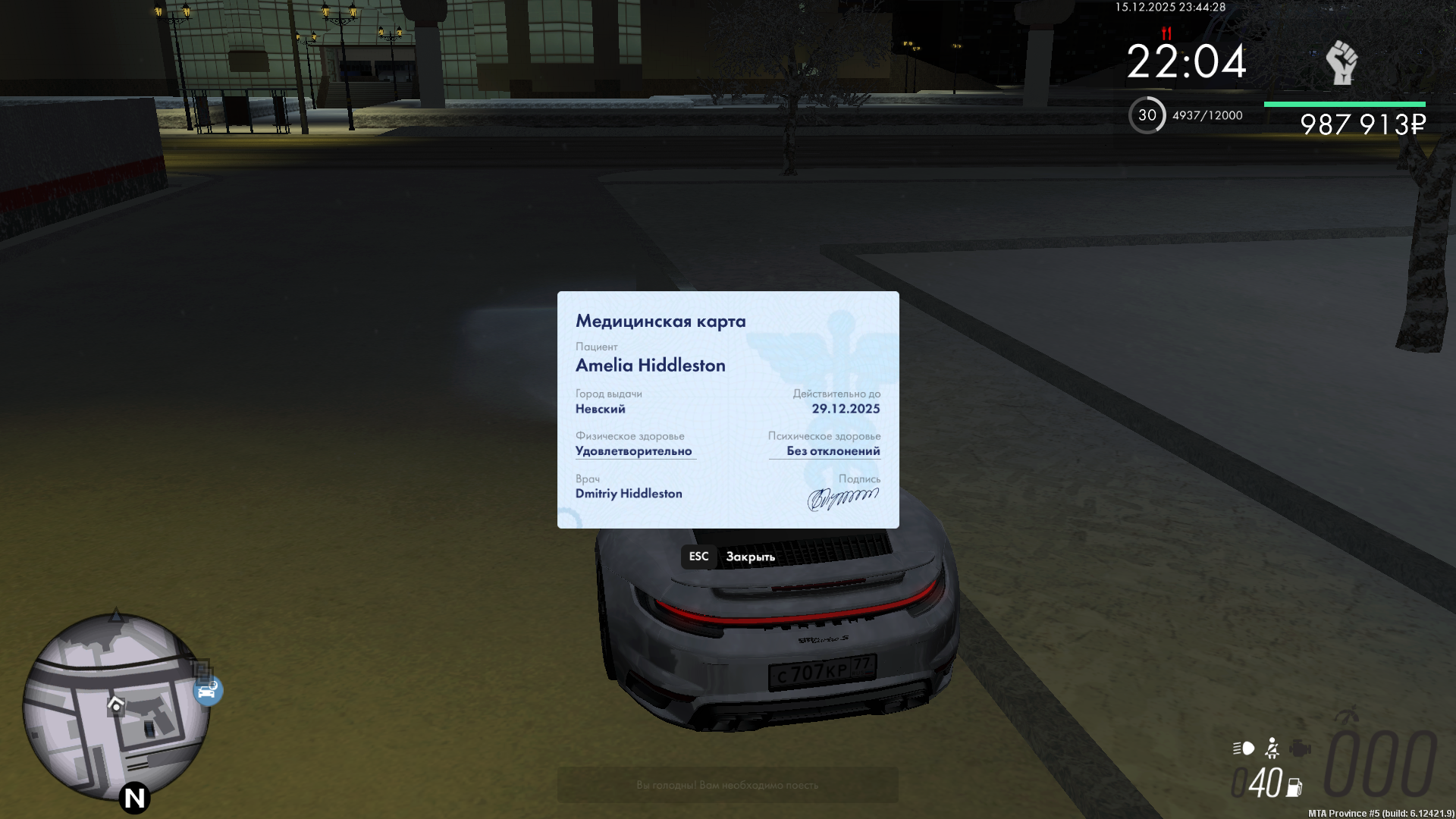This screenshot has height=819, width=1456.
Task: Click the house marker on the minimap
Action: (115, 704)
